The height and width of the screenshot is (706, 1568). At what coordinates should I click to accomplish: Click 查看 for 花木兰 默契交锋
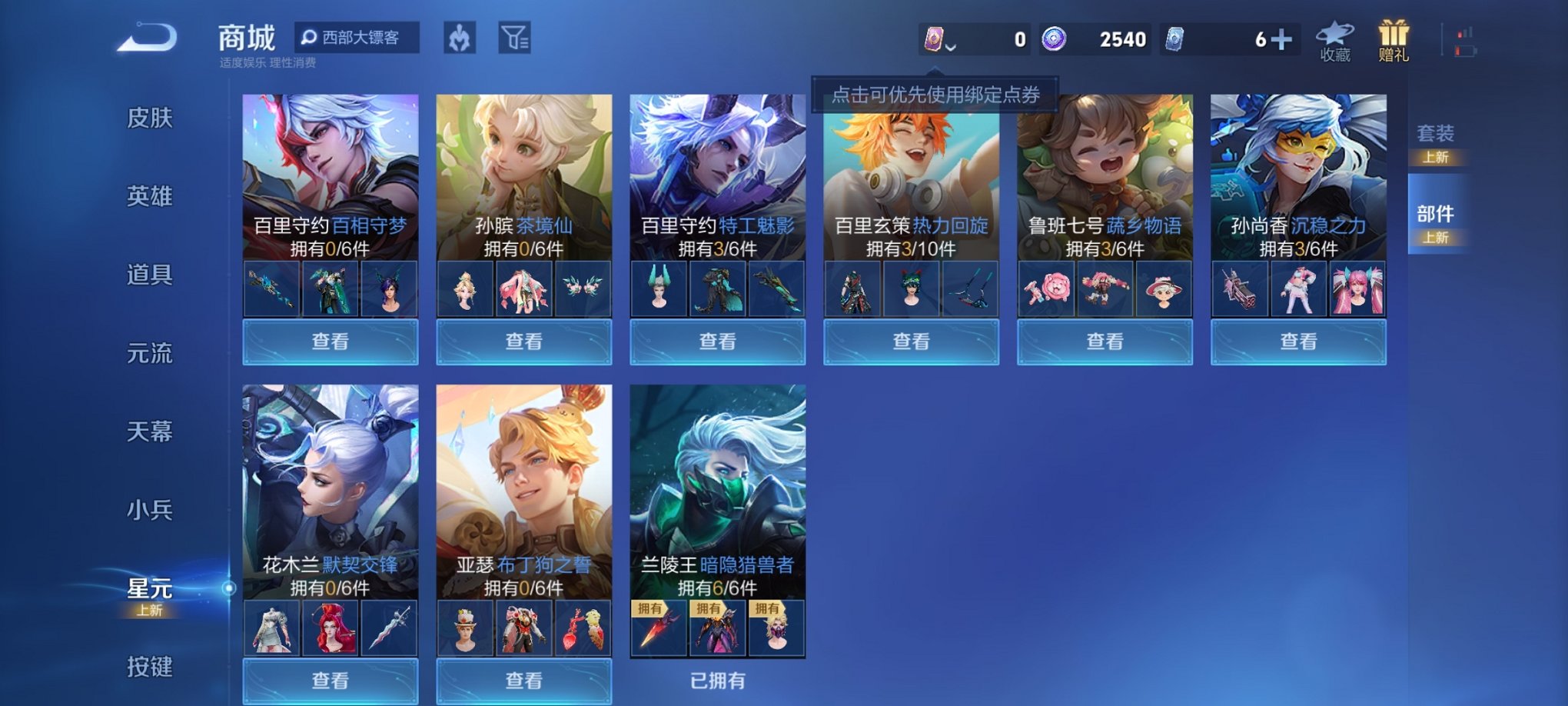328,681
